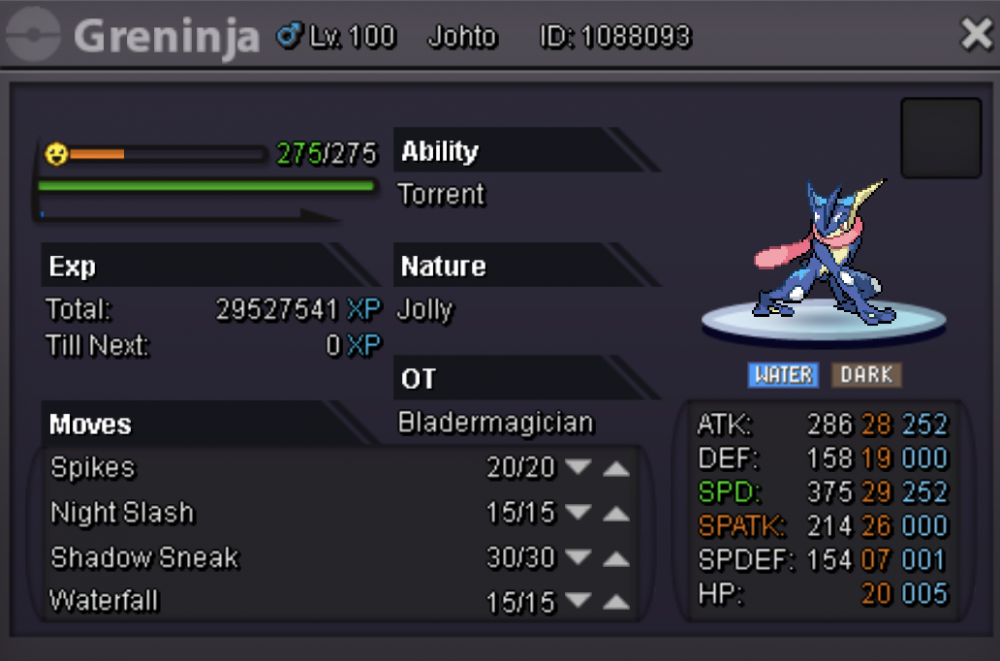Close the Greninja summary window
The image size is (1000, 661).
(x=975, y=36)
